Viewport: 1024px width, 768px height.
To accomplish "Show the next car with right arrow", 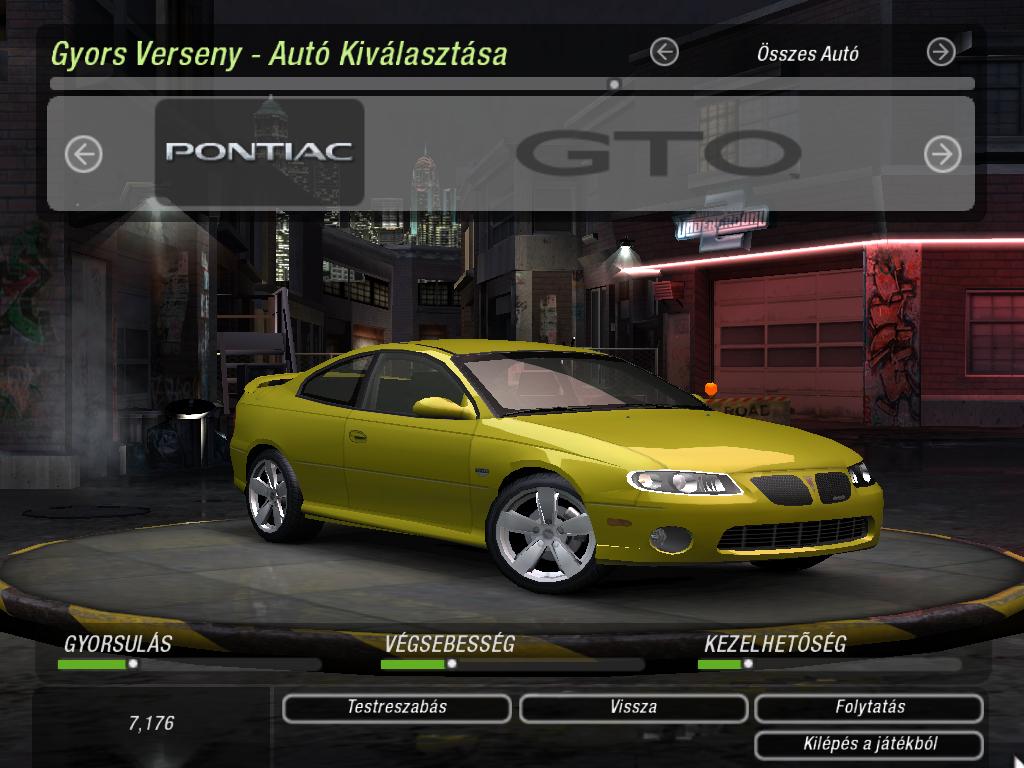I will click(x=942, y=154).
